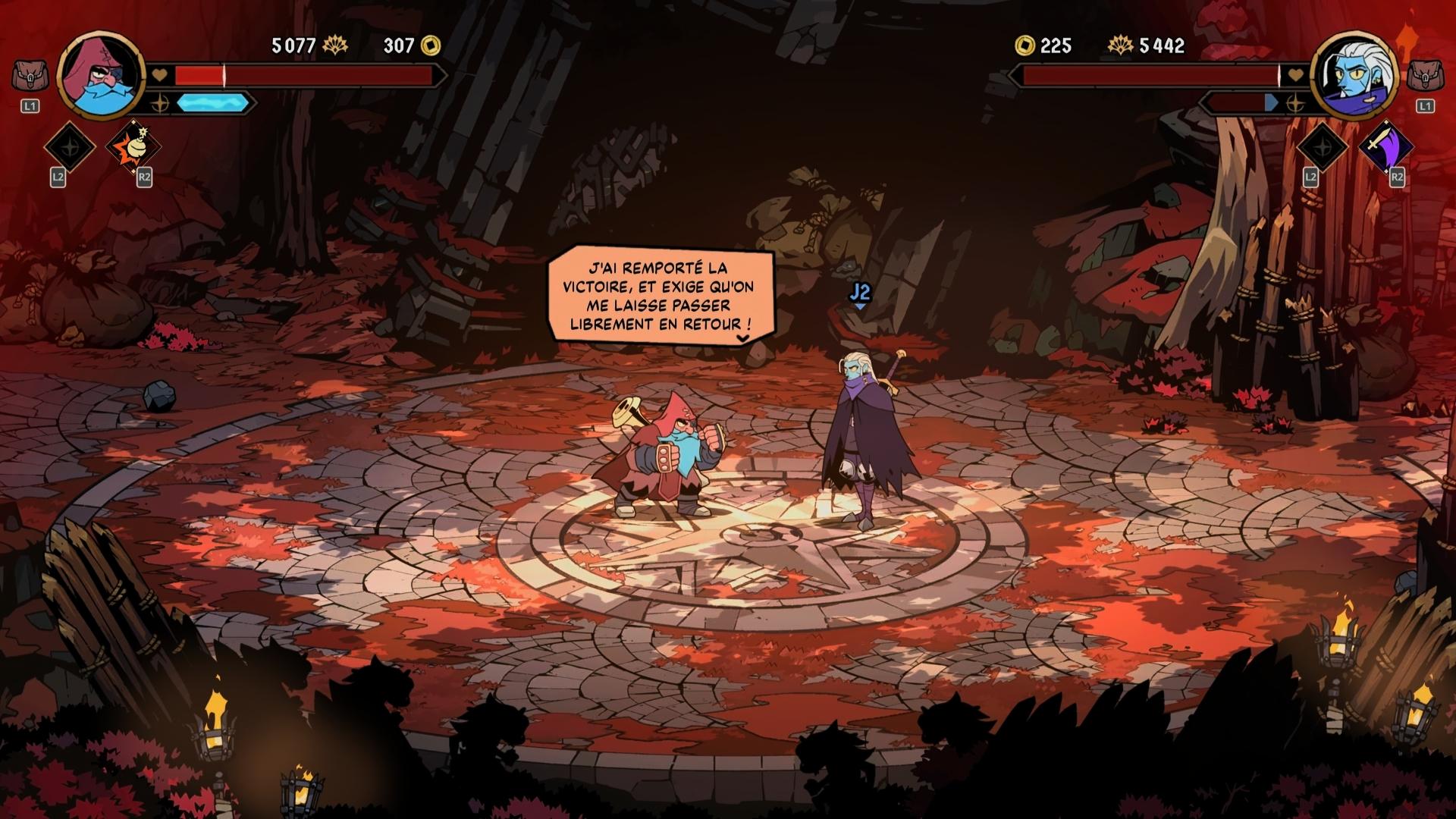Advance the dwarf's victory speech bubble
Viewport: 1456px width, 819px height.
point(743,338)
